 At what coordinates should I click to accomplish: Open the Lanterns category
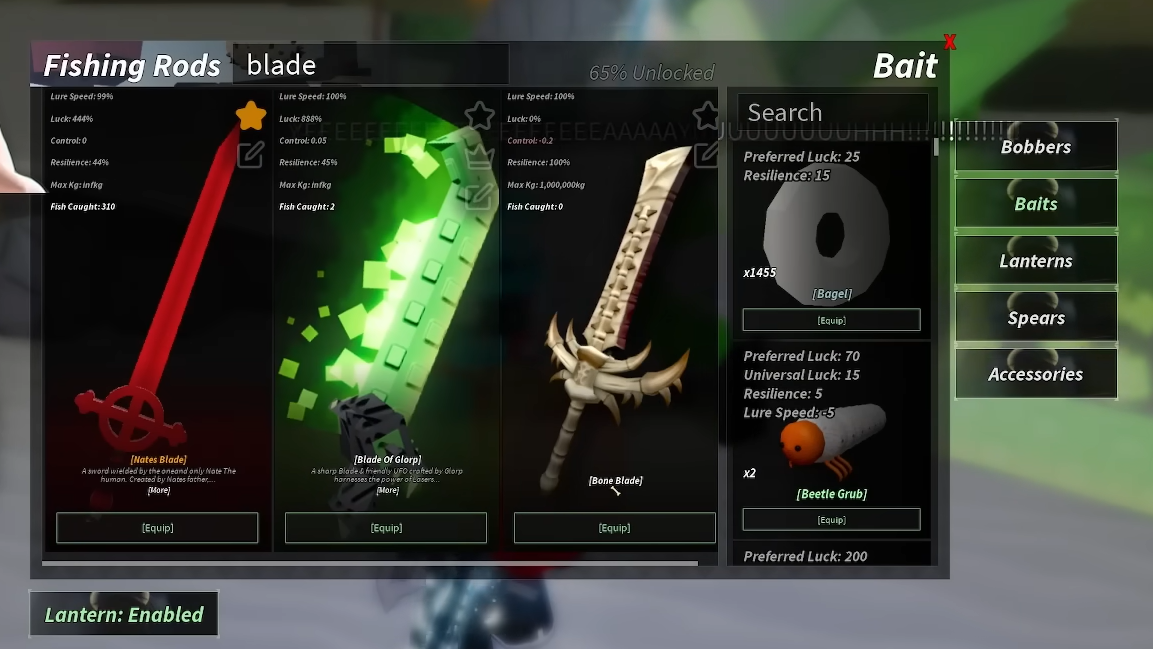pos(1036,261)
